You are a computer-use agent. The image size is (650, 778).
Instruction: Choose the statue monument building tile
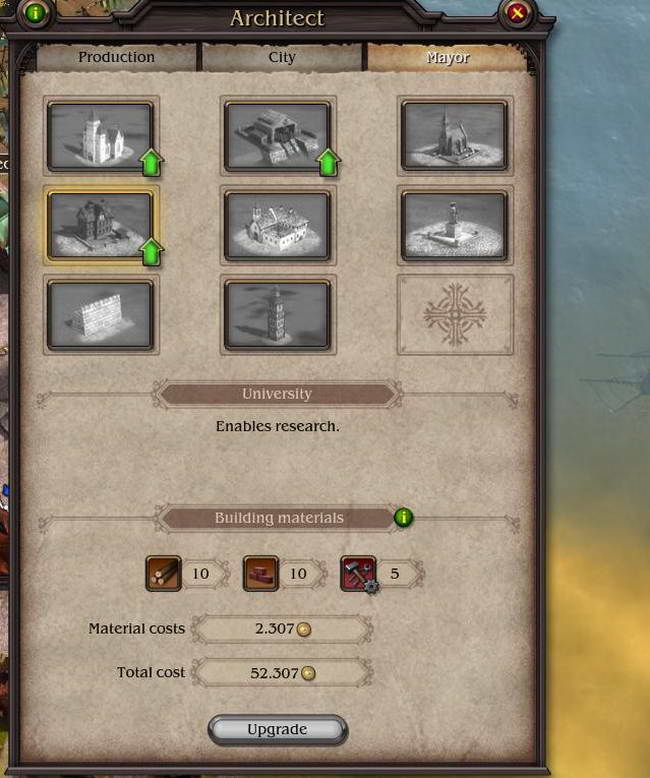point(454,225)
